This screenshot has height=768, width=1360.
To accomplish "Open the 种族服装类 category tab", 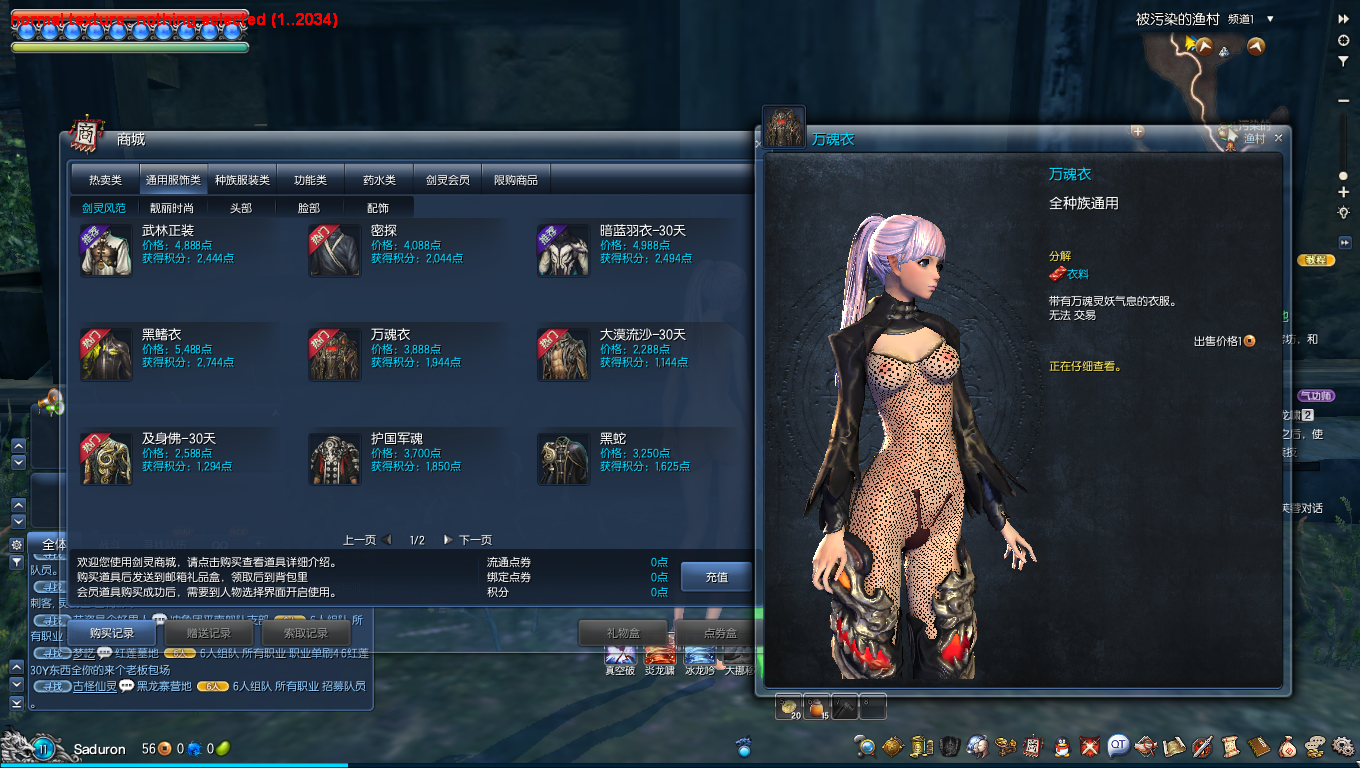I will click(242, 180).
